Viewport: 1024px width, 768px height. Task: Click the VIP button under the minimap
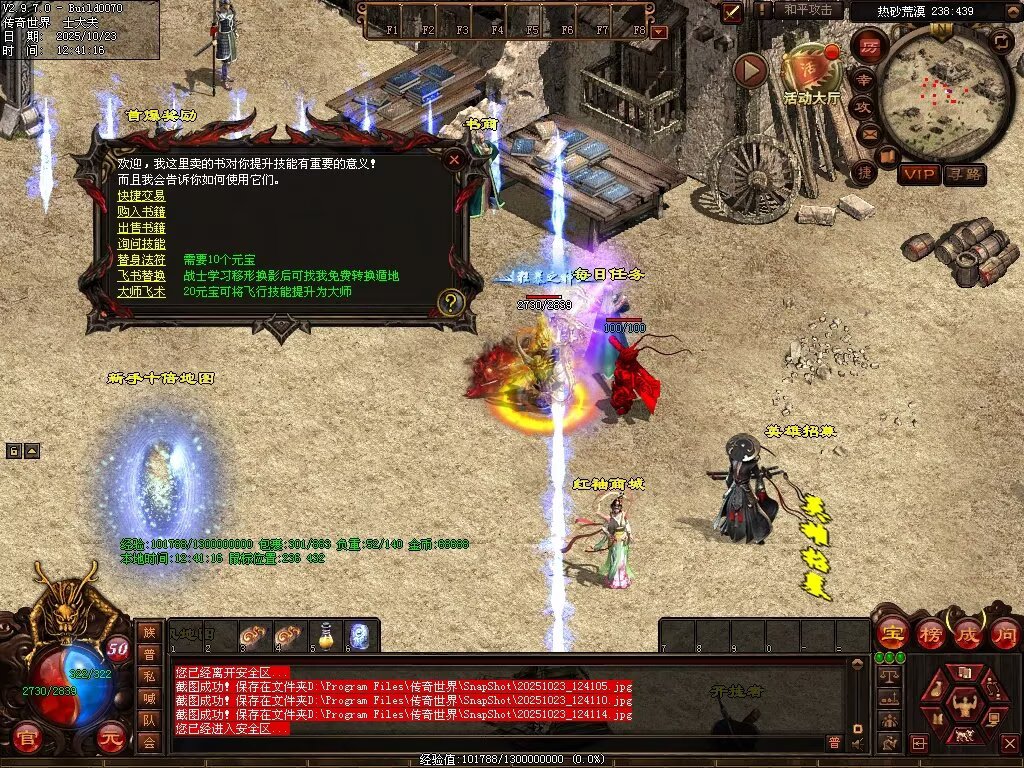click(918, 174)
